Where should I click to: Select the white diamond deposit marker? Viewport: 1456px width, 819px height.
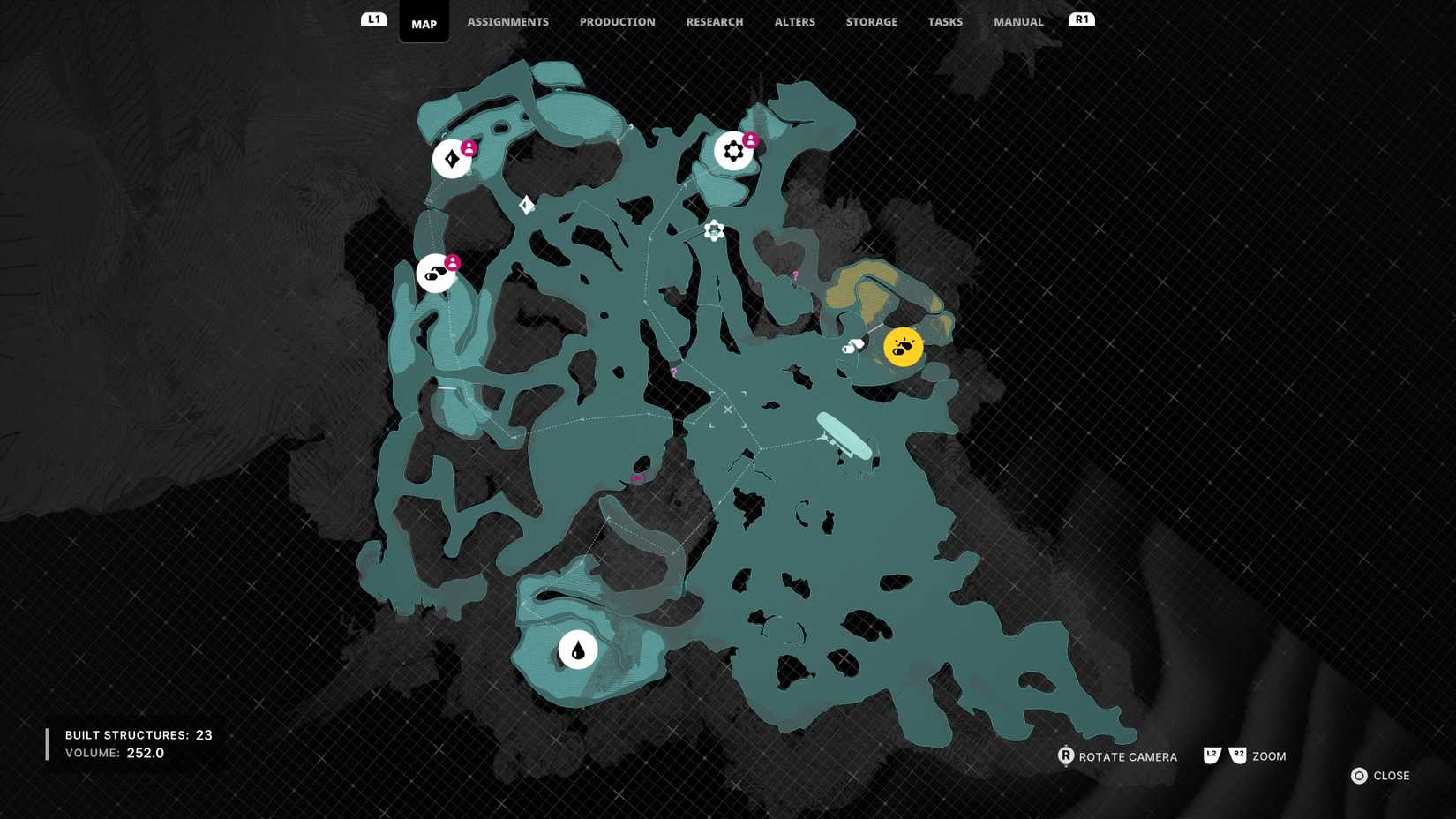click(x=451, y=159)
